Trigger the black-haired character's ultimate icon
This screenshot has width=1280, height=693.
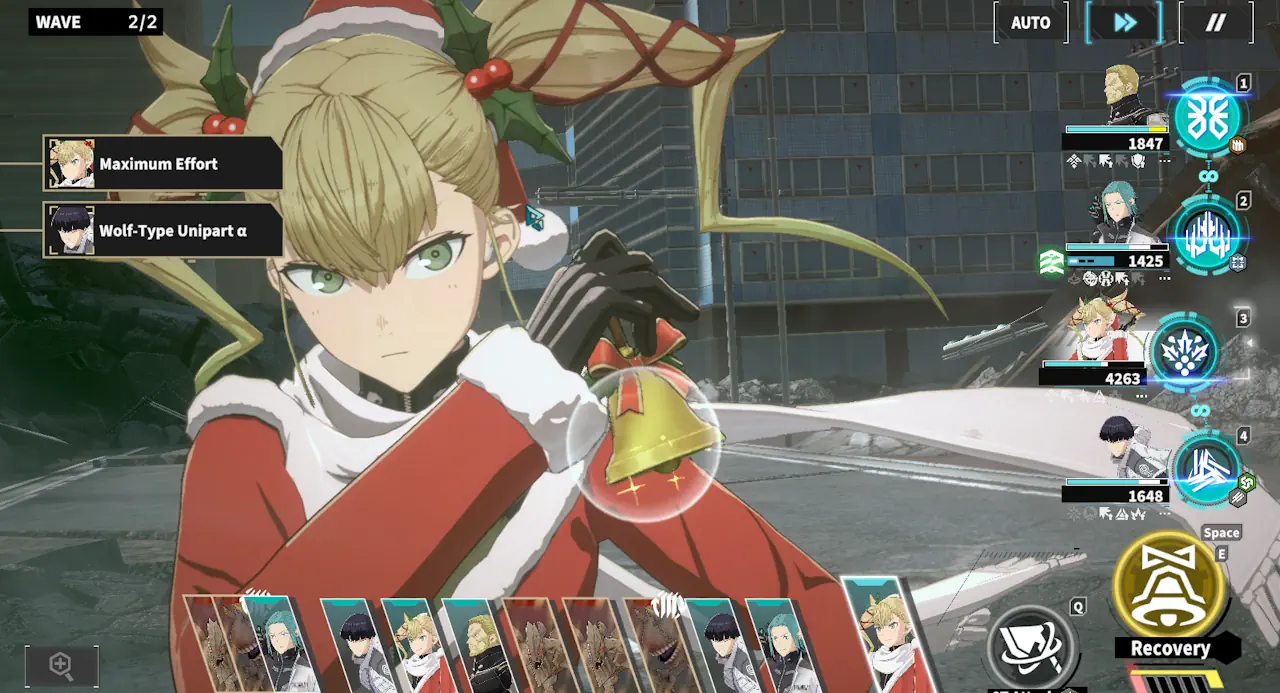coord(1205,470)
